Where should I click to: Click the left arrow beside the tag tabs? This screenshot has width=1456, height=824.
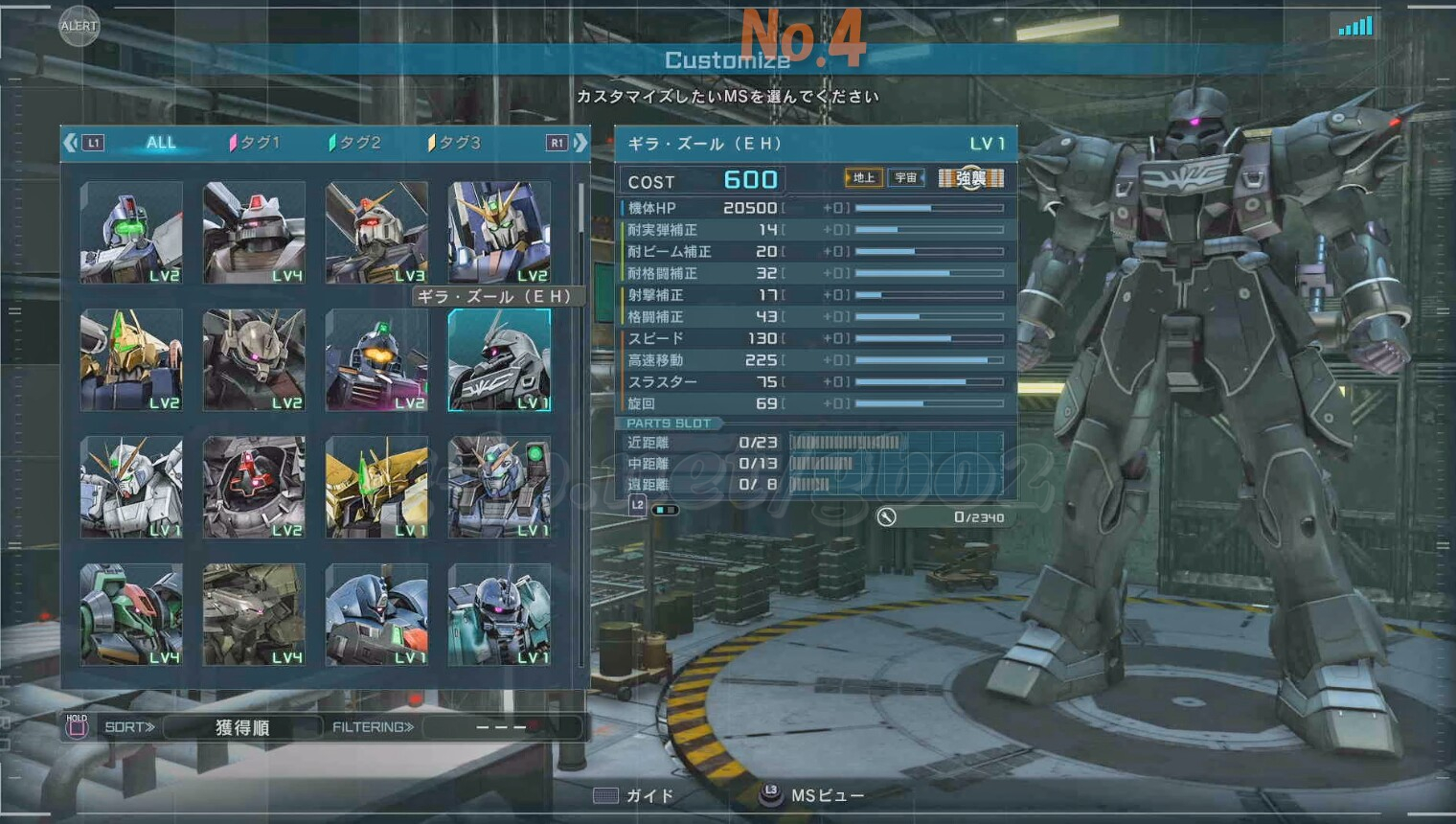click(x=70, y=143)
